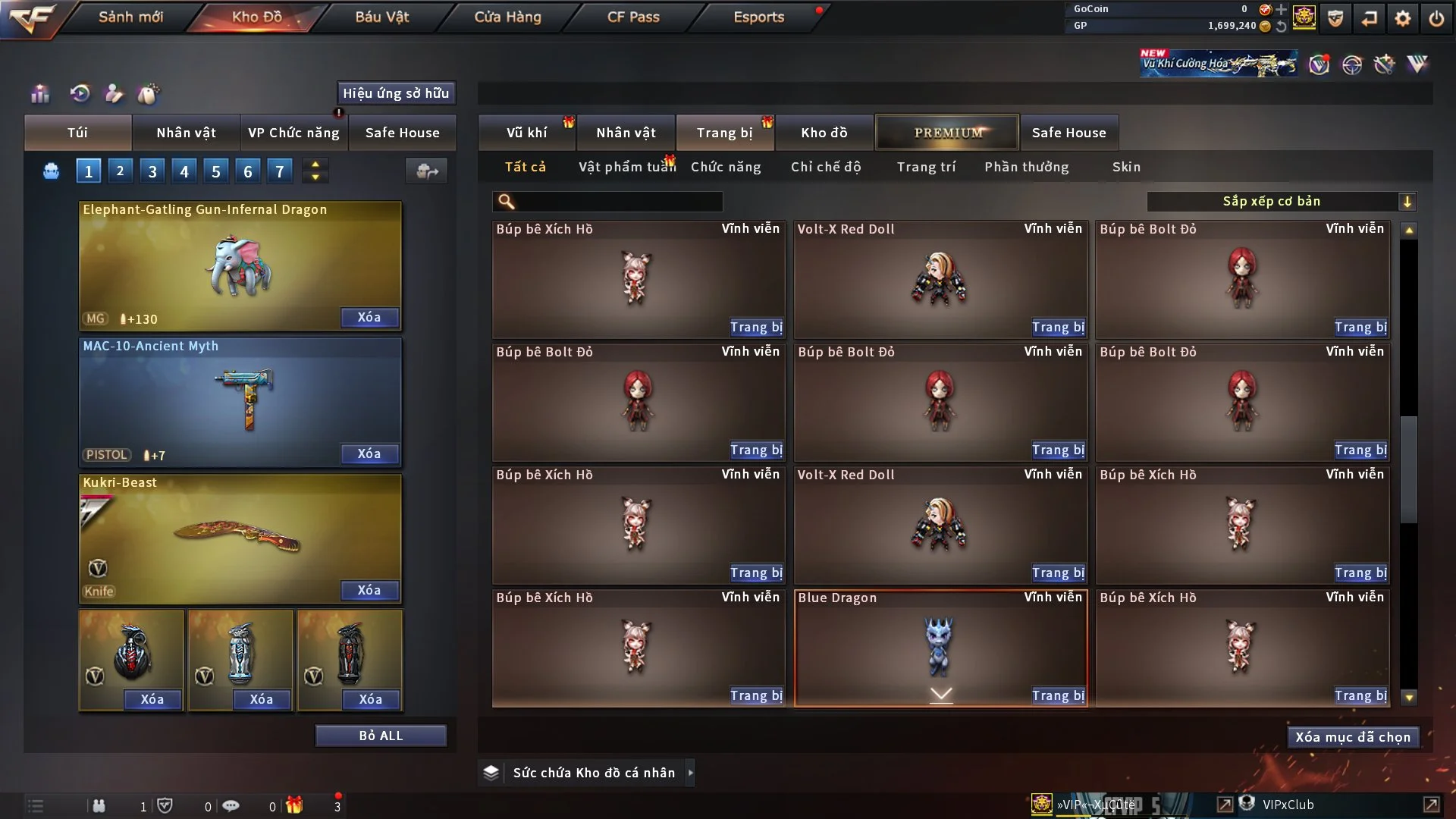Click the power exit icon
The width and height of the screenshot is (1456, 819).
(1436, 18)
